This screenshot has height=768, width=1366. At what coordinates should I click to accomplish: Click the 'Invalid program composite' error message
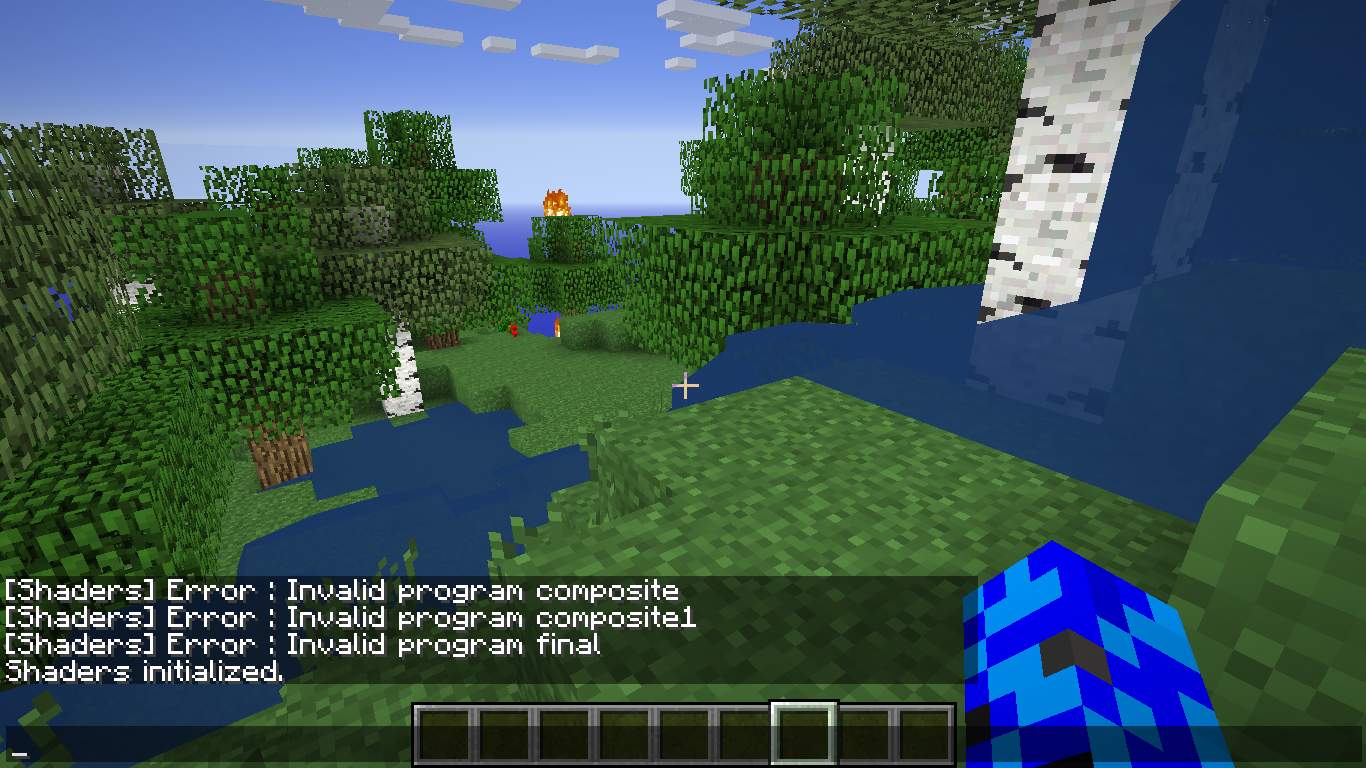(x=340, y=590)
